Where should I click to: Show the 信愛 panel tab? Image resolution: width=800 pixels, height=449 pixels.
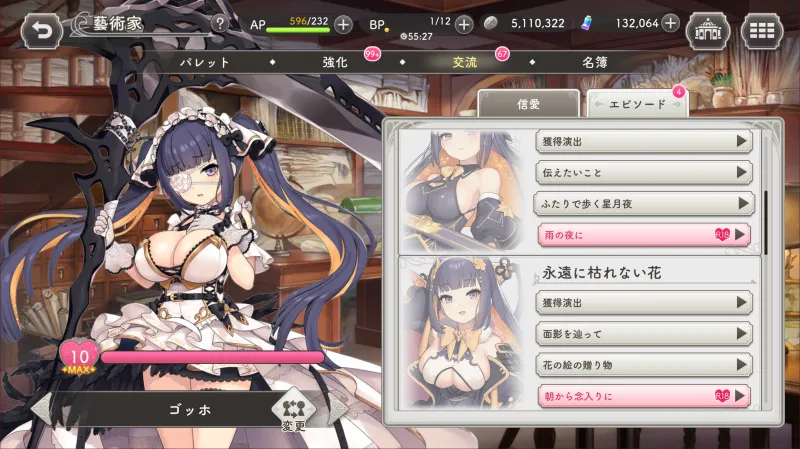pos(527,104)
